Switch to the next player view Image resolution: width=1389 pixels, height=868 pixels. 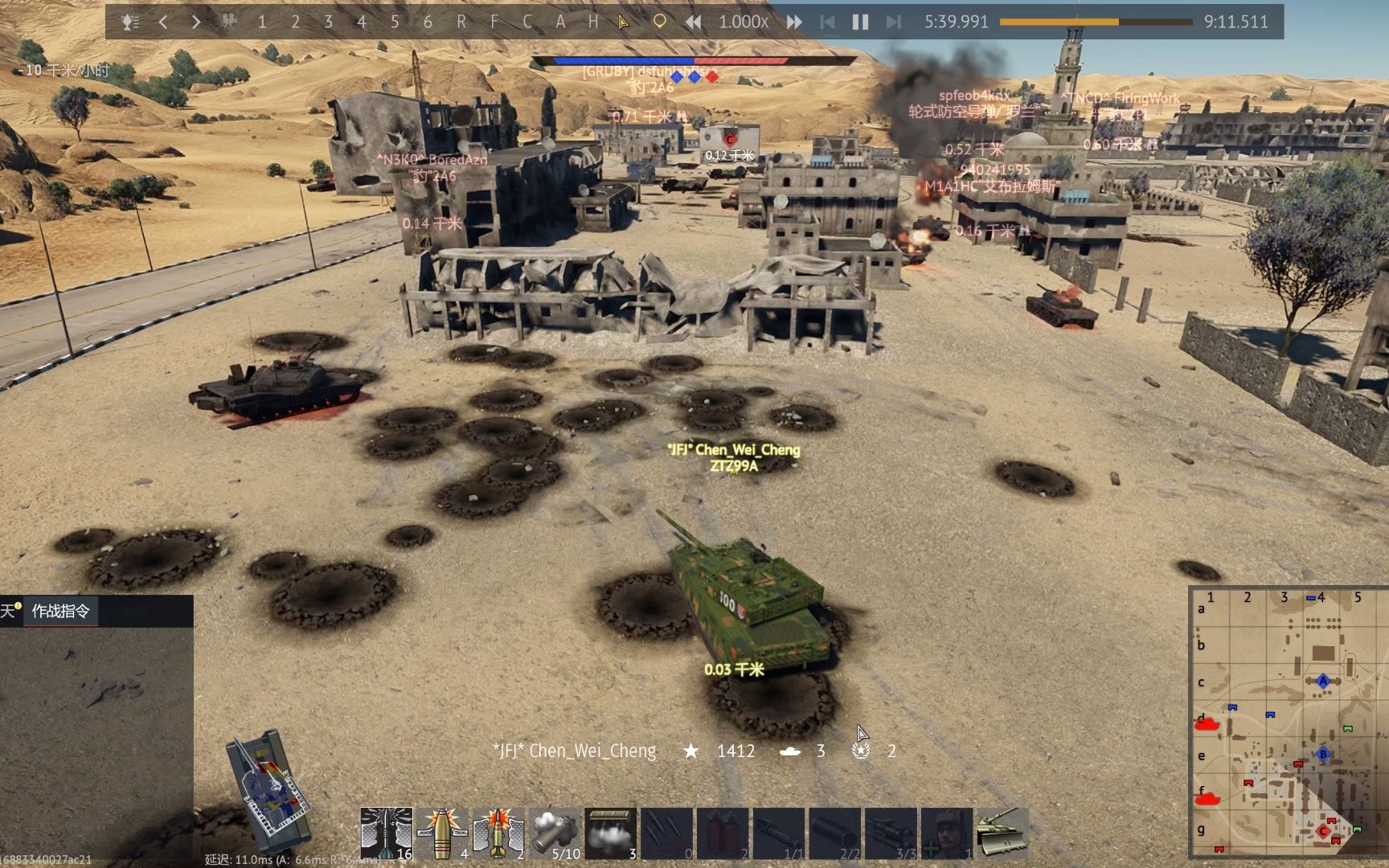195,22
